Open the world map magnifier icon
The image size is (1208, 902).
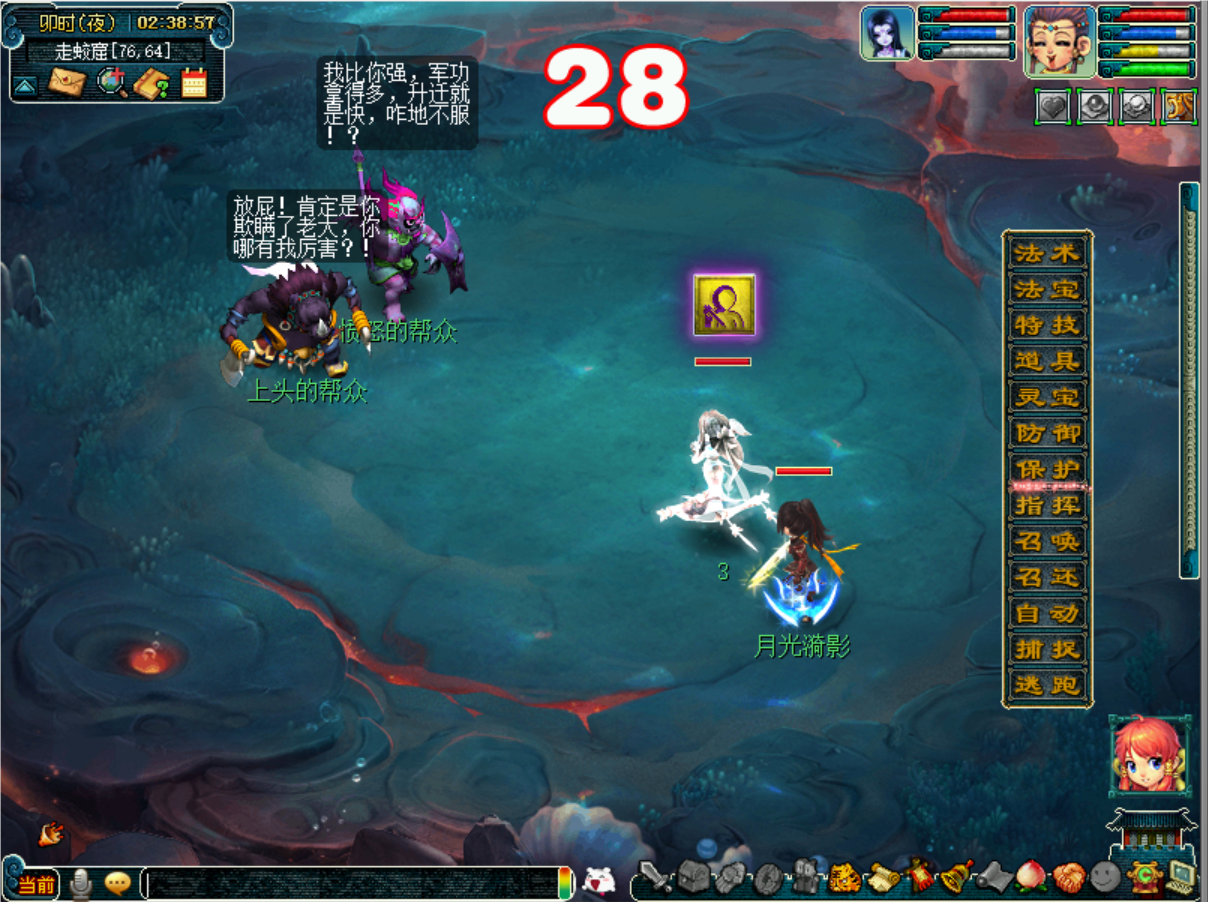(x=111, y=82)
